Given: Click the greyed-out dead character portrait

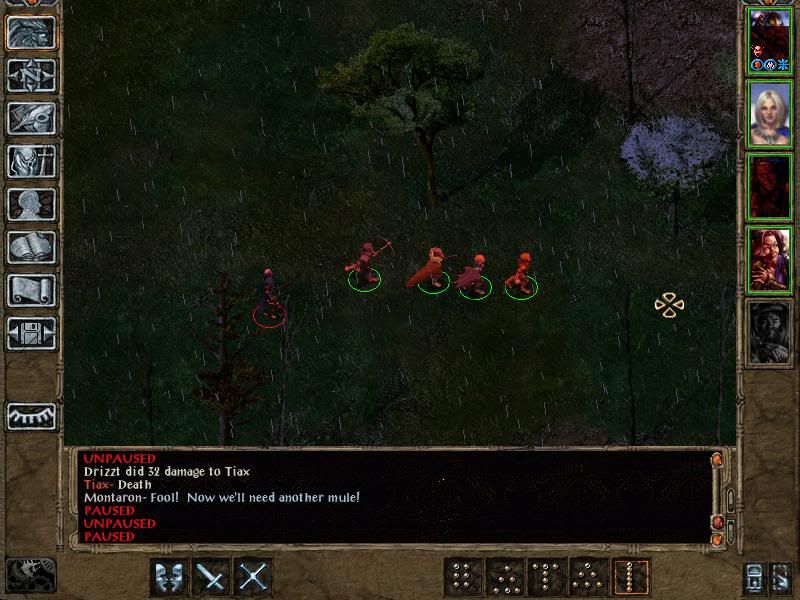Looking at the screenshot, I should 769,332.
